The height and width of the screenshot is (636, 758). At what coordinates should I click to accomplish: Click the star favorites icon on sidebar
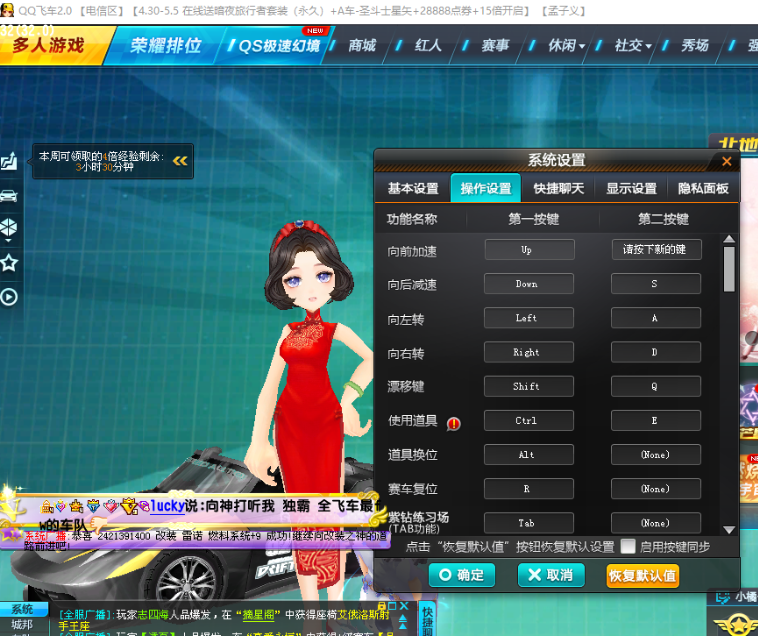pos(9,262)
